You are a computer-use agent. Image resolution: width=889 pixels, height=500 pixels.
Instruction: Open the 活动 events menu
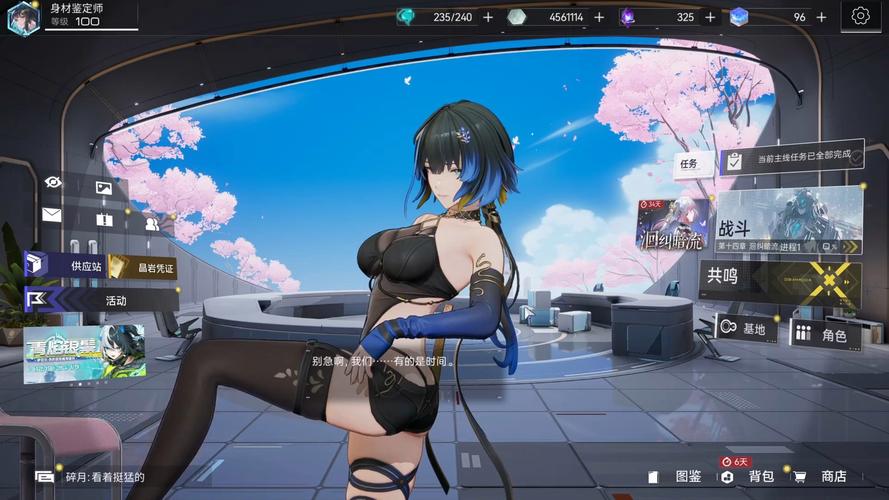pyautogui.click(x=100, y=299)
